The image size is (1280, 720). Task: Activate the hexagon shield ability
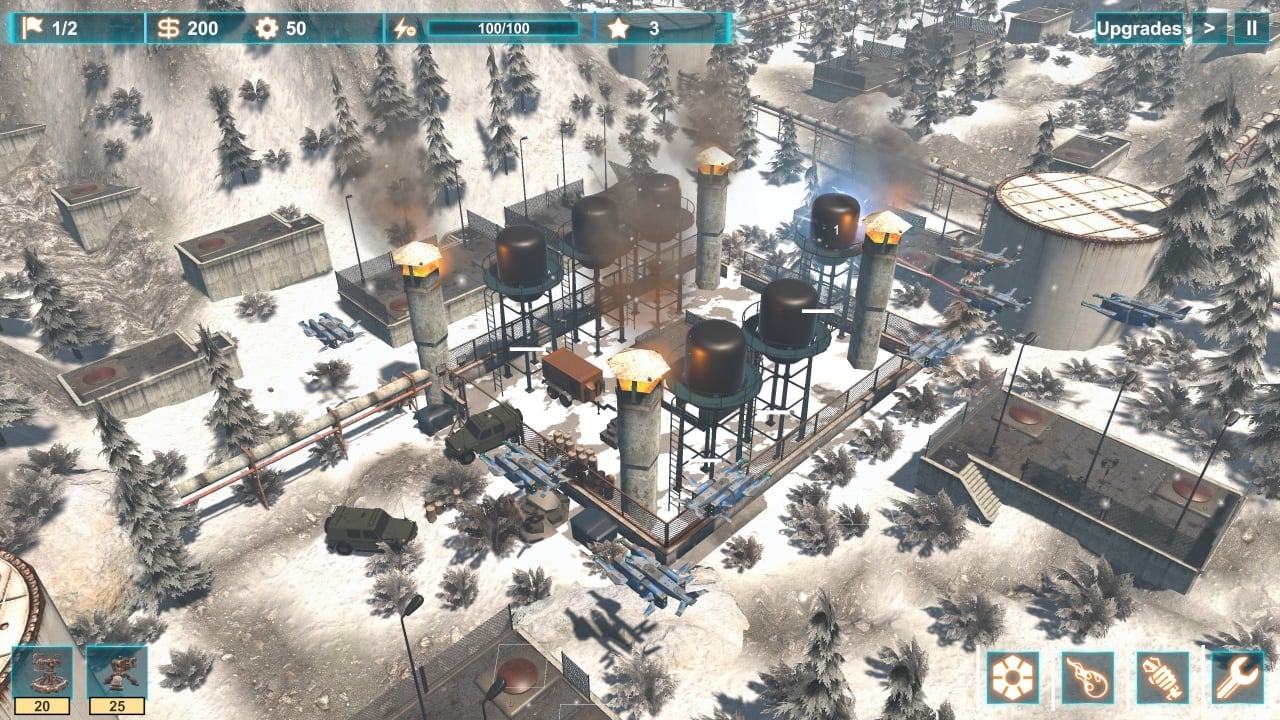1013,677
